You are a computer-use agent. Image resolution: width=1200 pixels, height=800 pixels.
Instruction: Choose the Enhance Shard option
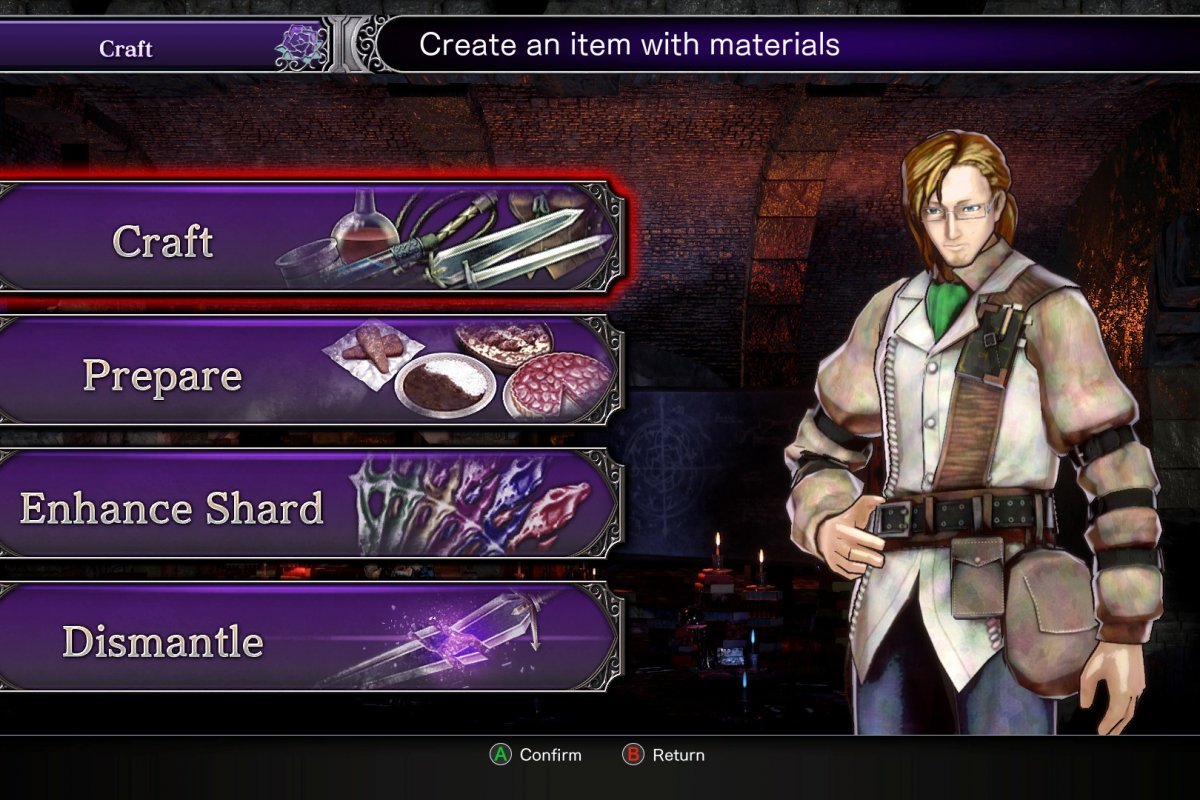coord(310,506)
